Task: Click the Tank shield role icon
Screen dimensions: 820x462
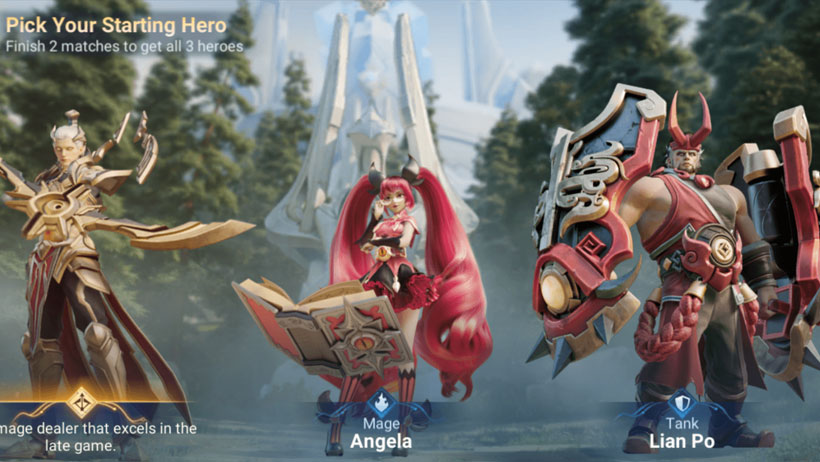Action: tap(680, 404)
